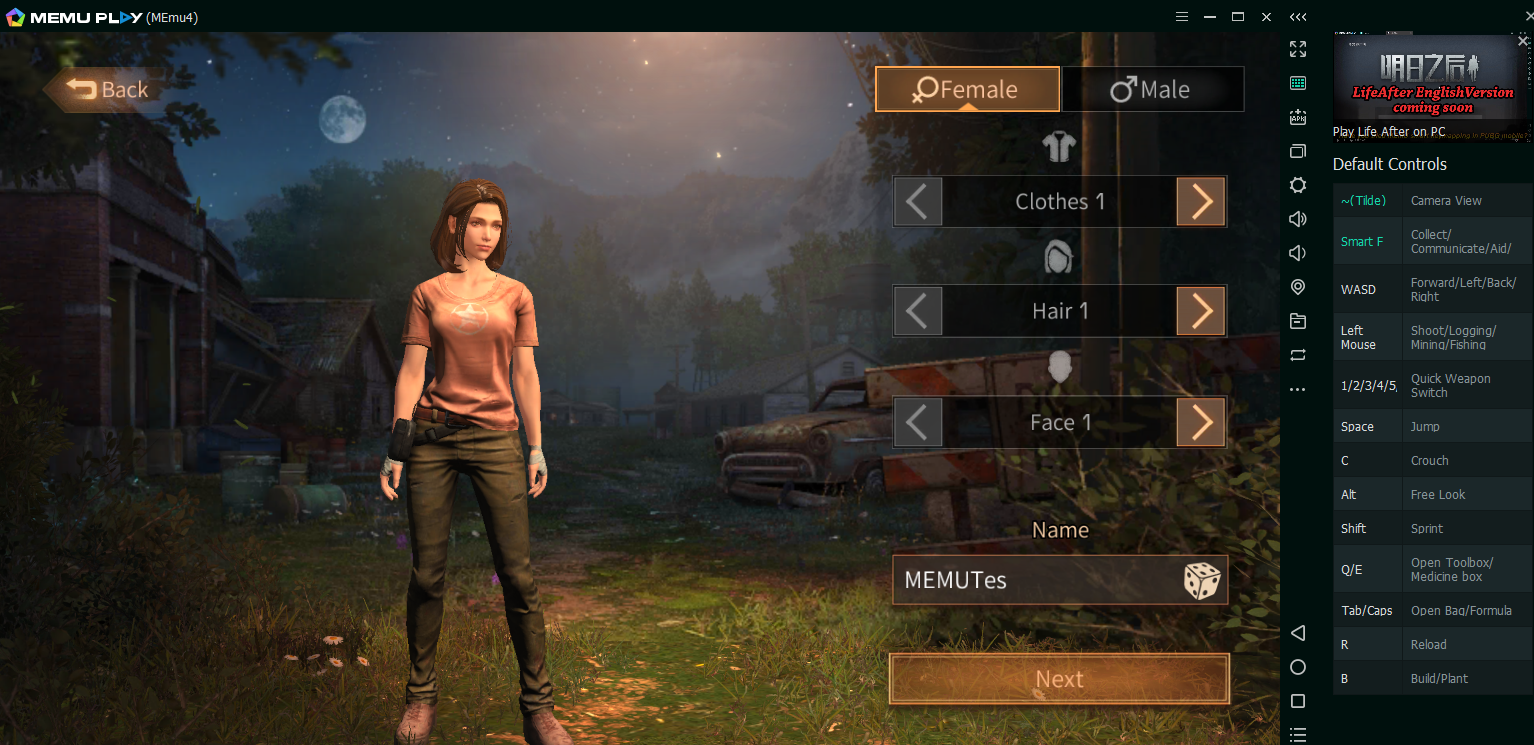The width and height of the screenshot is (1534, 745).
Task: Select the Female gender tab
Action: click(x=966, y=90)
